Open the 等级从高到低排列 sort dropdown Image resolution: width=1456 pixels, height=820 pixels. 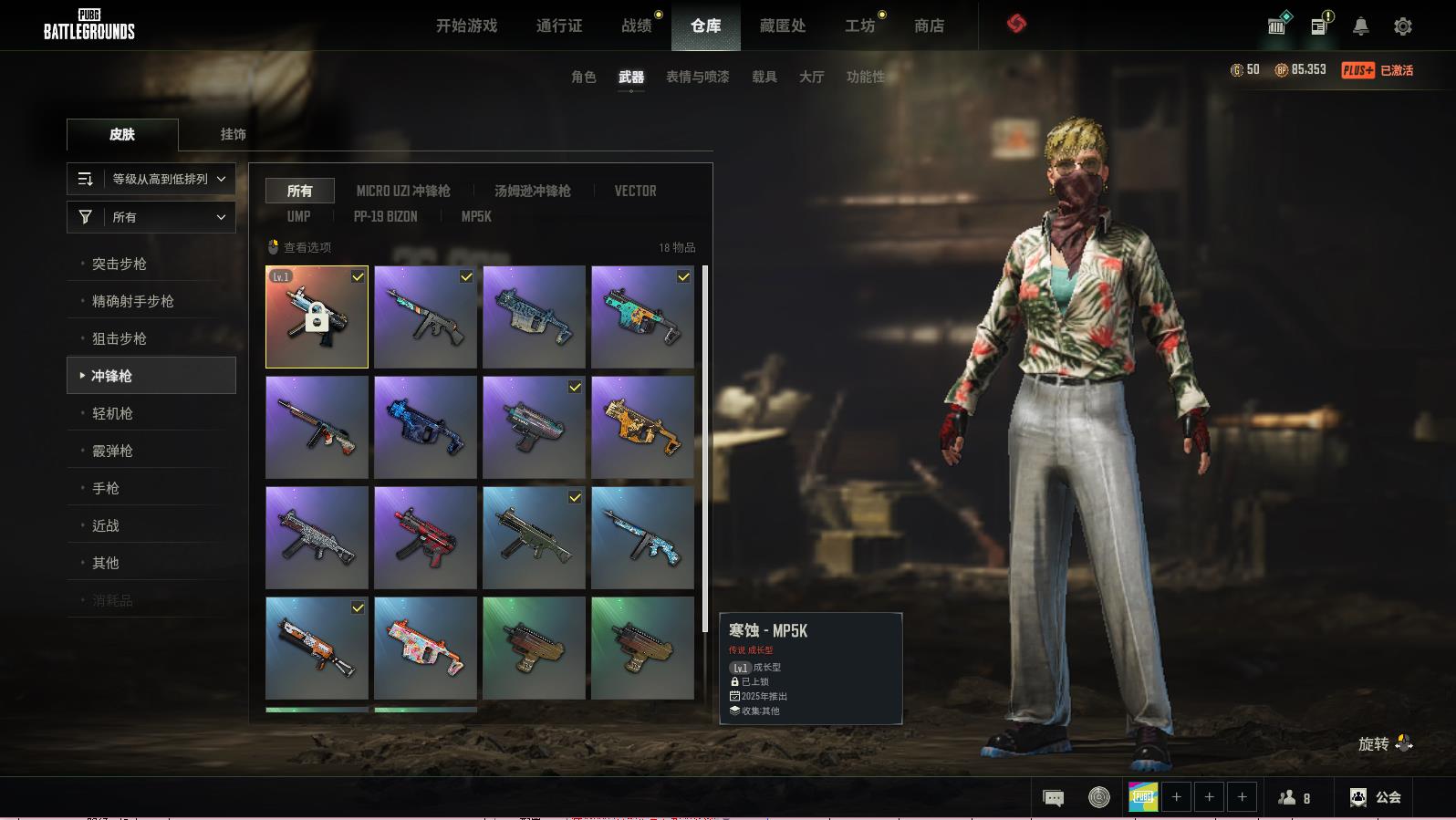point(151,179)
